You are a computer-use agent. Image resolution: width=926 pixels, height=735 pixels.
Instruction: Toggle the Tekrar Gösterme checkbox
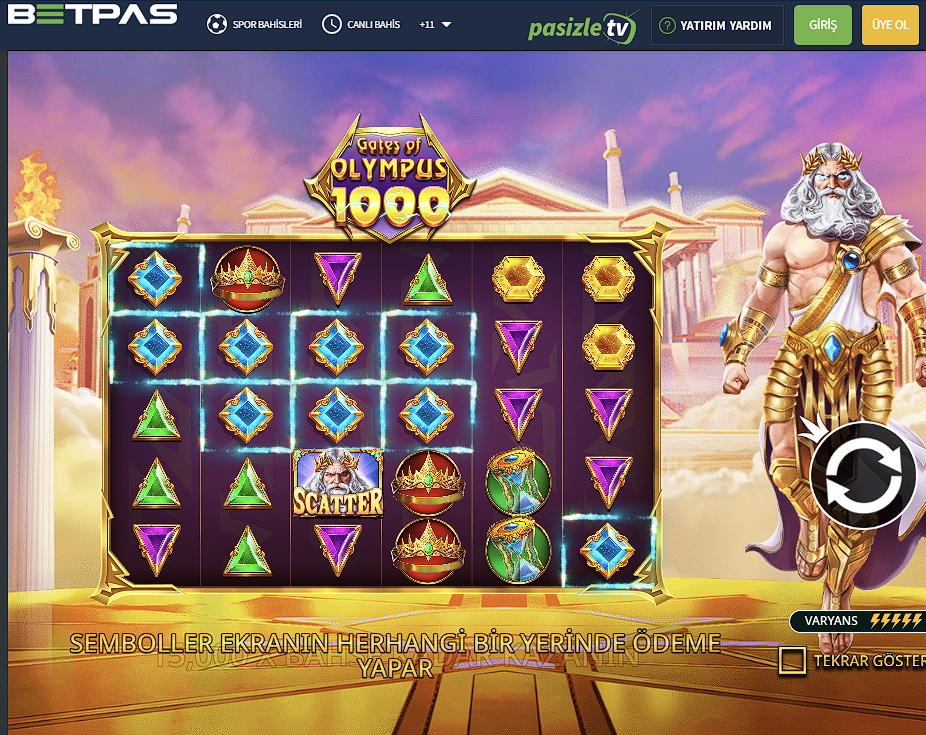[x=793, y=661]
